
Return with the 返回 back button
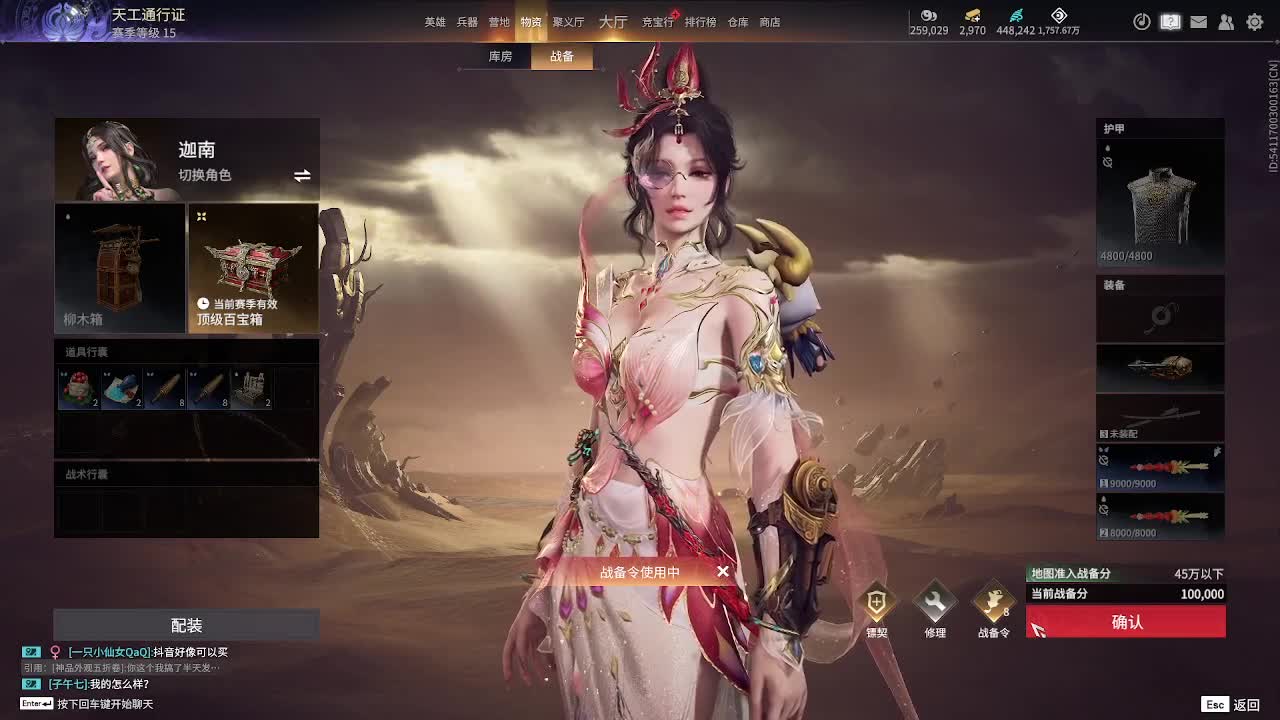(1233, 705)
